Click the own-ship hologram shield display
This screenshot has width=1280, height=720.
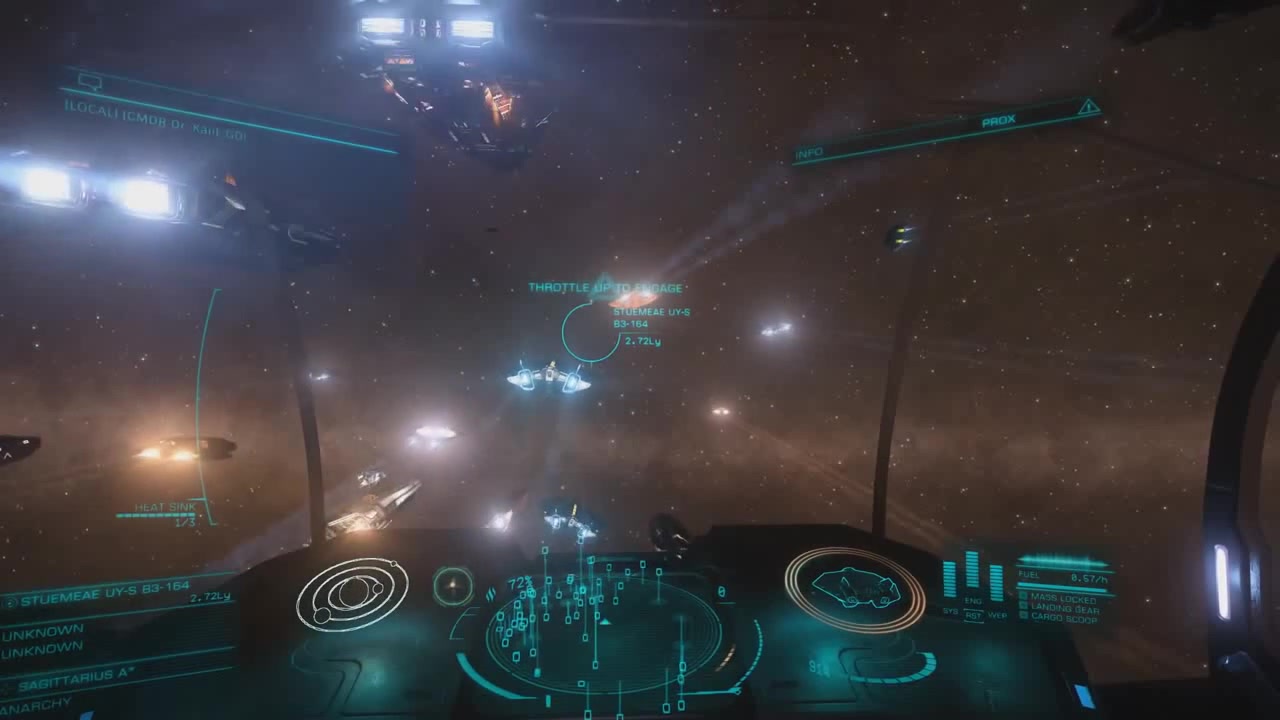(854, 589)
